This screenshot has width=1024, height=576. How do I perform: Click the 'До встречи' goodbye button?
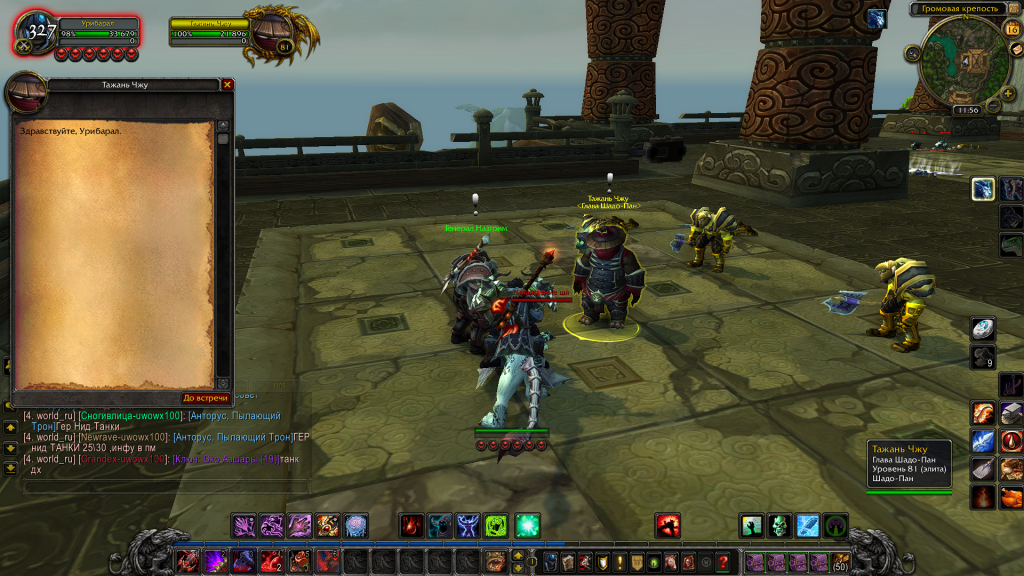pyautogui.click(x=205, y=398)
